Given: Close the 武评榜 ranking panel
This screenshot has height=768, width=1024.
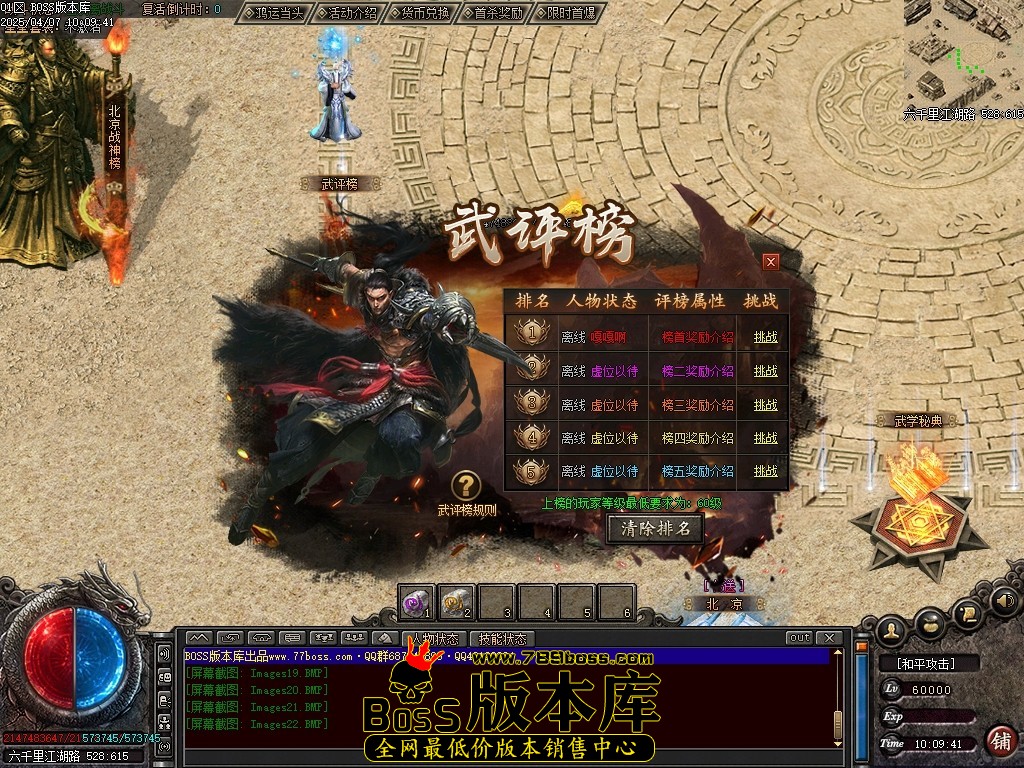Looking at the screenshot, I should 770,262.
